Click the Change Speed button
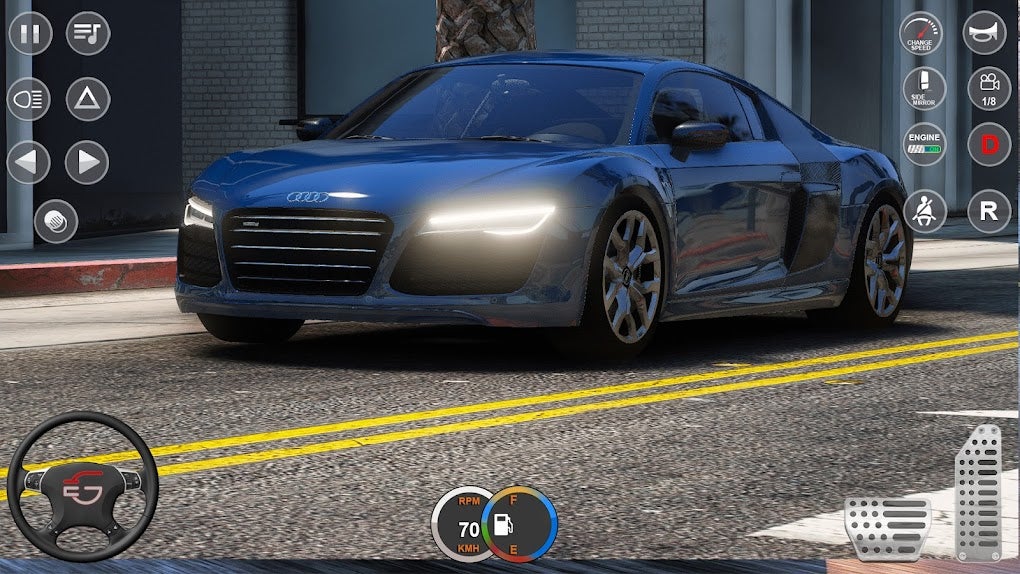1020x574 pixels. [921, 33]
